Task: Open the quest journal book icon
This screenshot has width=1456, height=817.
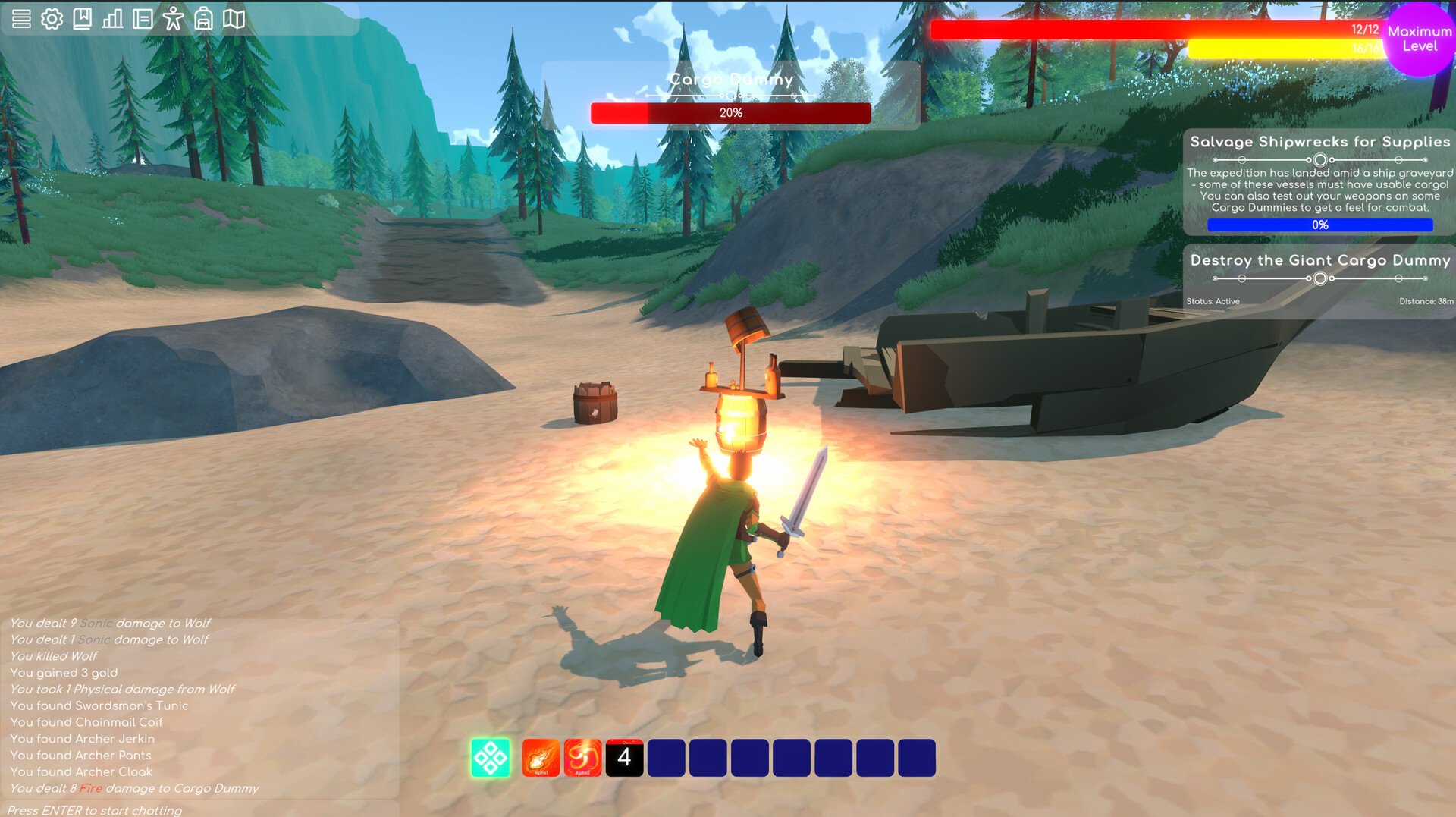Action: (82, 19)
